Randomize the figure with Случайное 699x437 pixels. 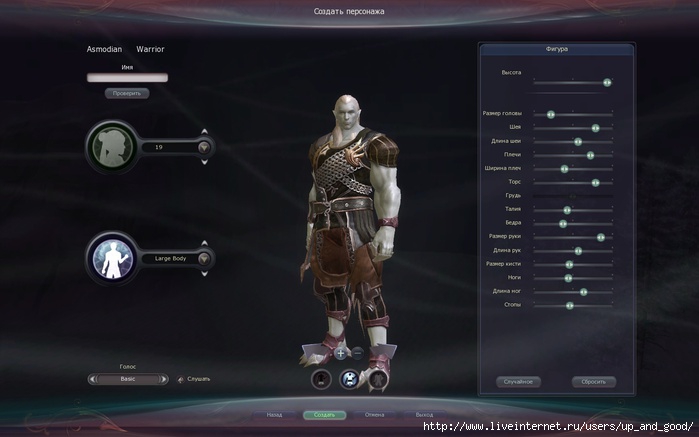pyautogui.click(x=518, y=382)
